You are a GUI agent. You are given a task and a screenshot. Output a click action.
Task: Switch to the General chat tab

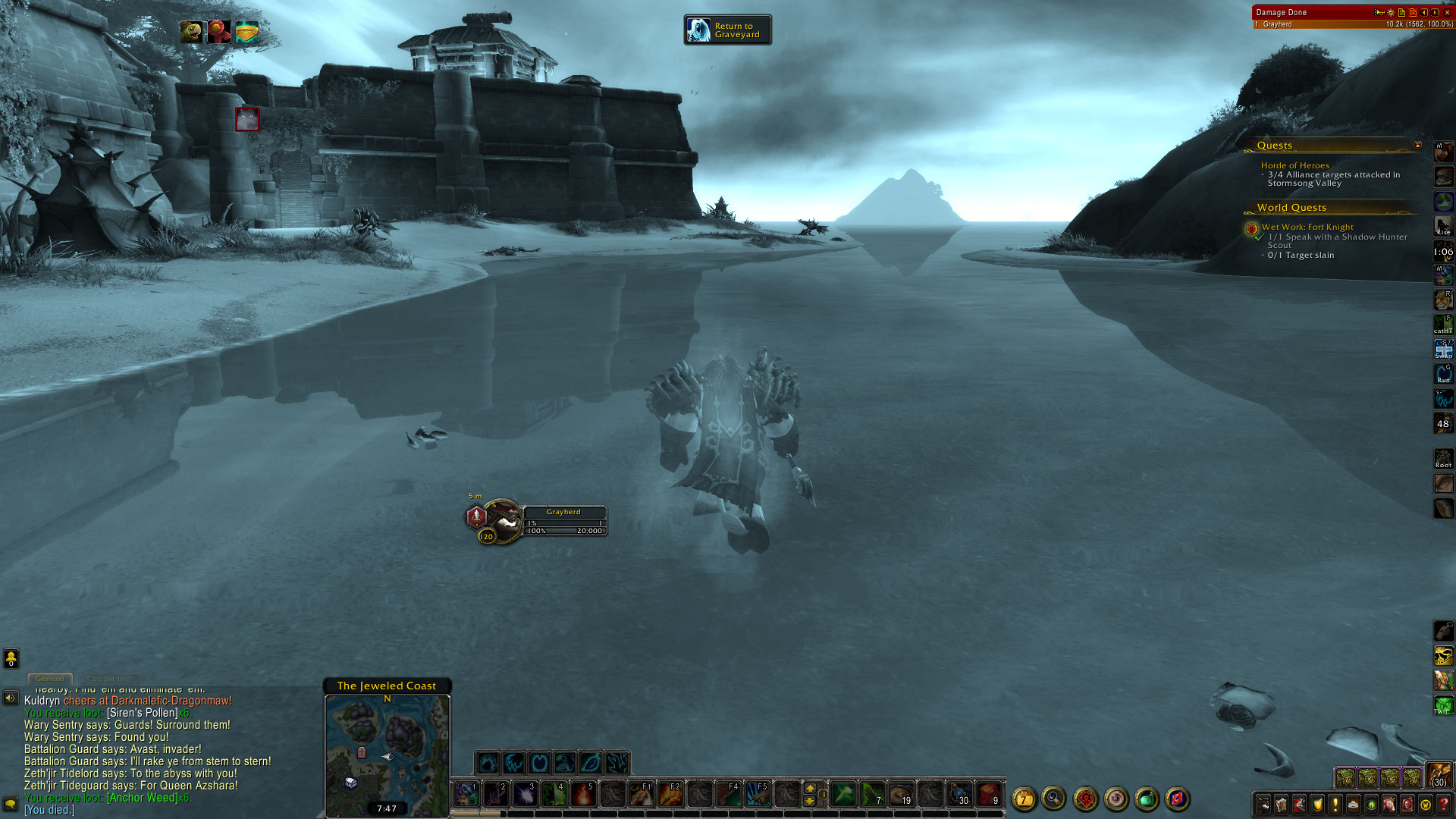[50, 679]
